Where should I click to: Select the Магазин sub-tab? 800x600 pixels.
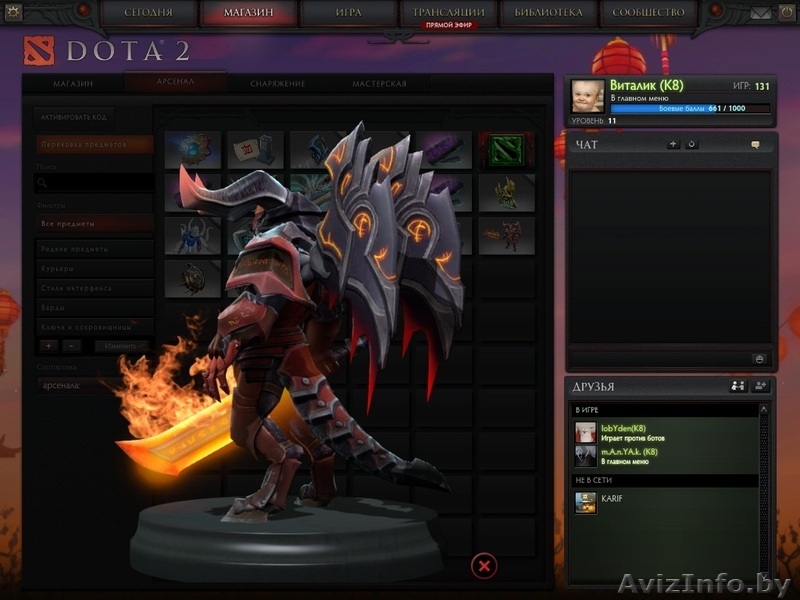pos(73,84)
